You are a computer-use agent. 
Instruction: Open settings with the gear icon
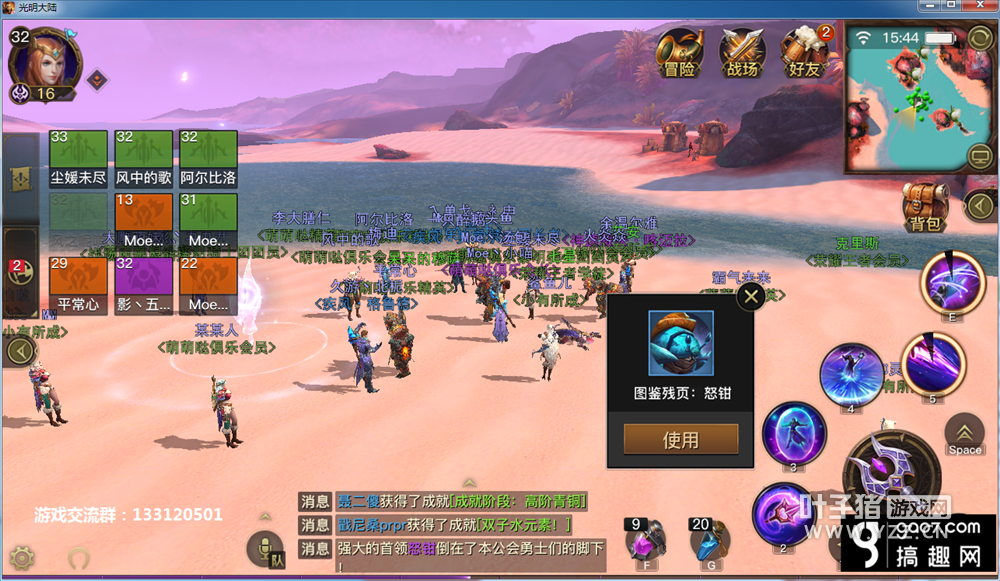pos(22,556)
